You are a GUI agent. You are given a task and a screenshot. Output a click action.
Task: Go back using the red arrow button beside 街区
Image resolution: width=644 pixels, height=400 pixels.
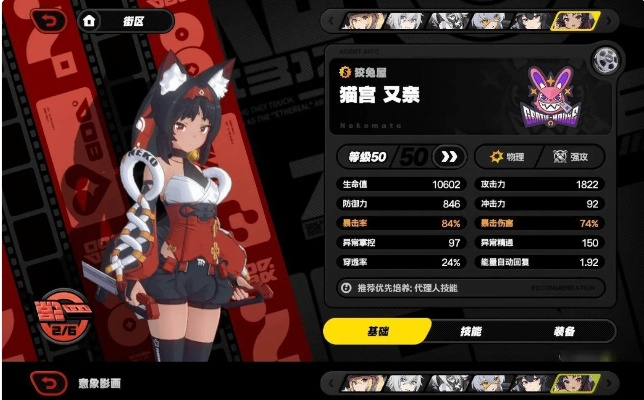tap(51, 19)
